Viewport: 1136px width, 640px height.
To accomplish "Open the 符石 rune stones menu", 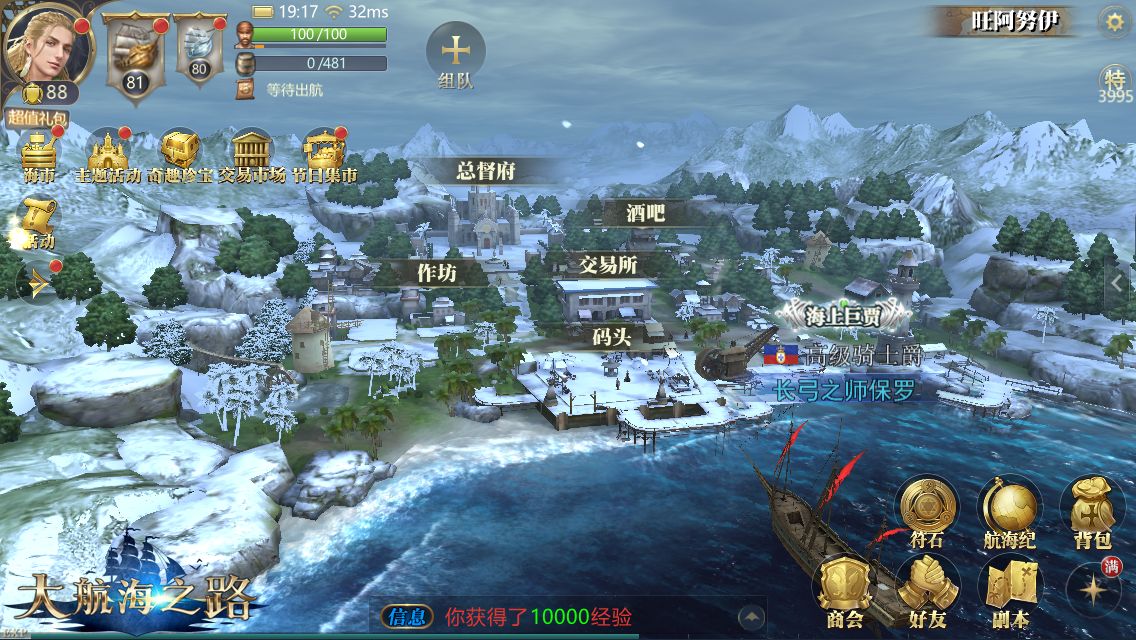I will point(925,510).
